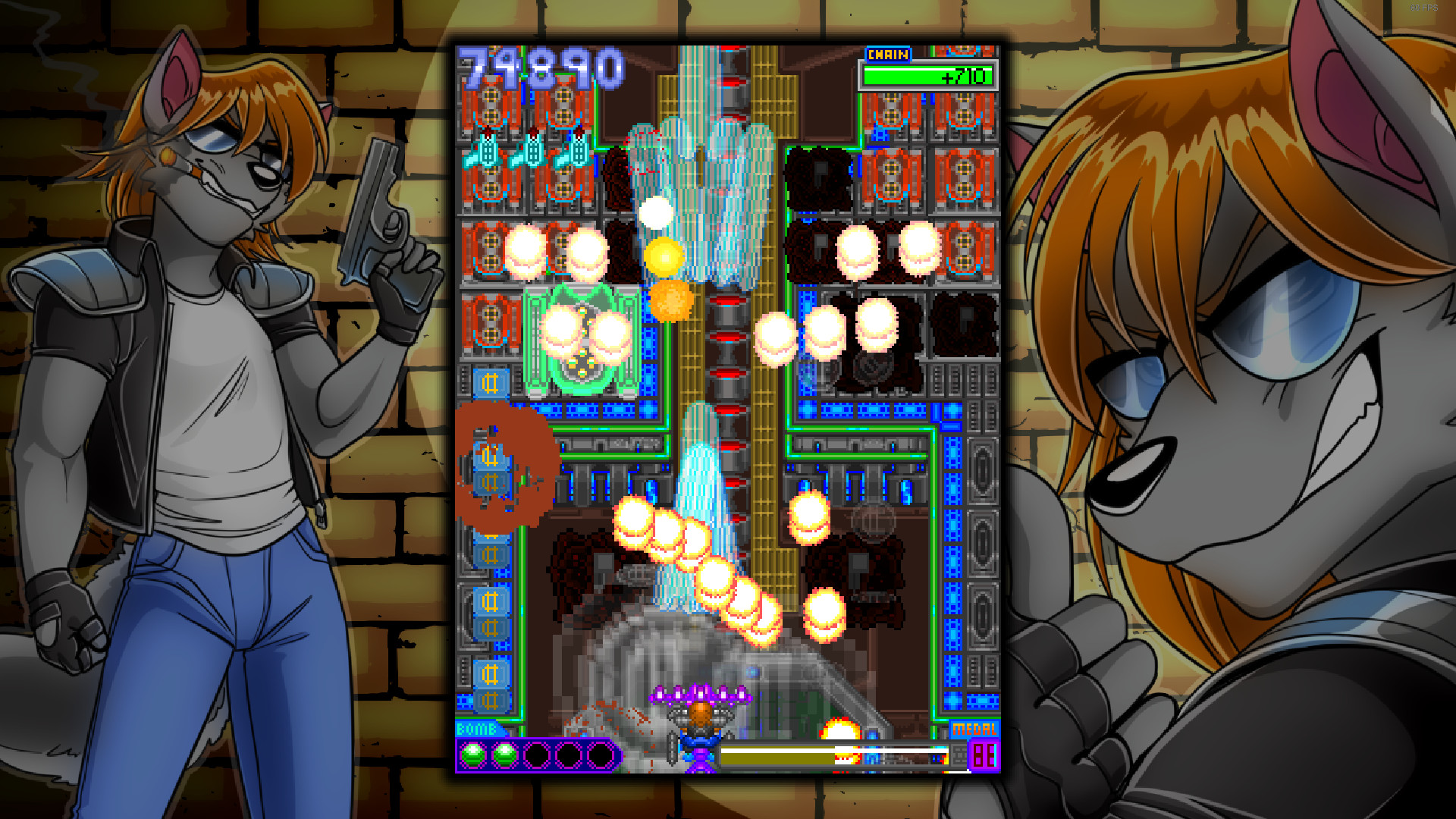This screenshot has height=819, width=1456.
Task: Click an empty bomb slot outline
Action: coord(536,753)
